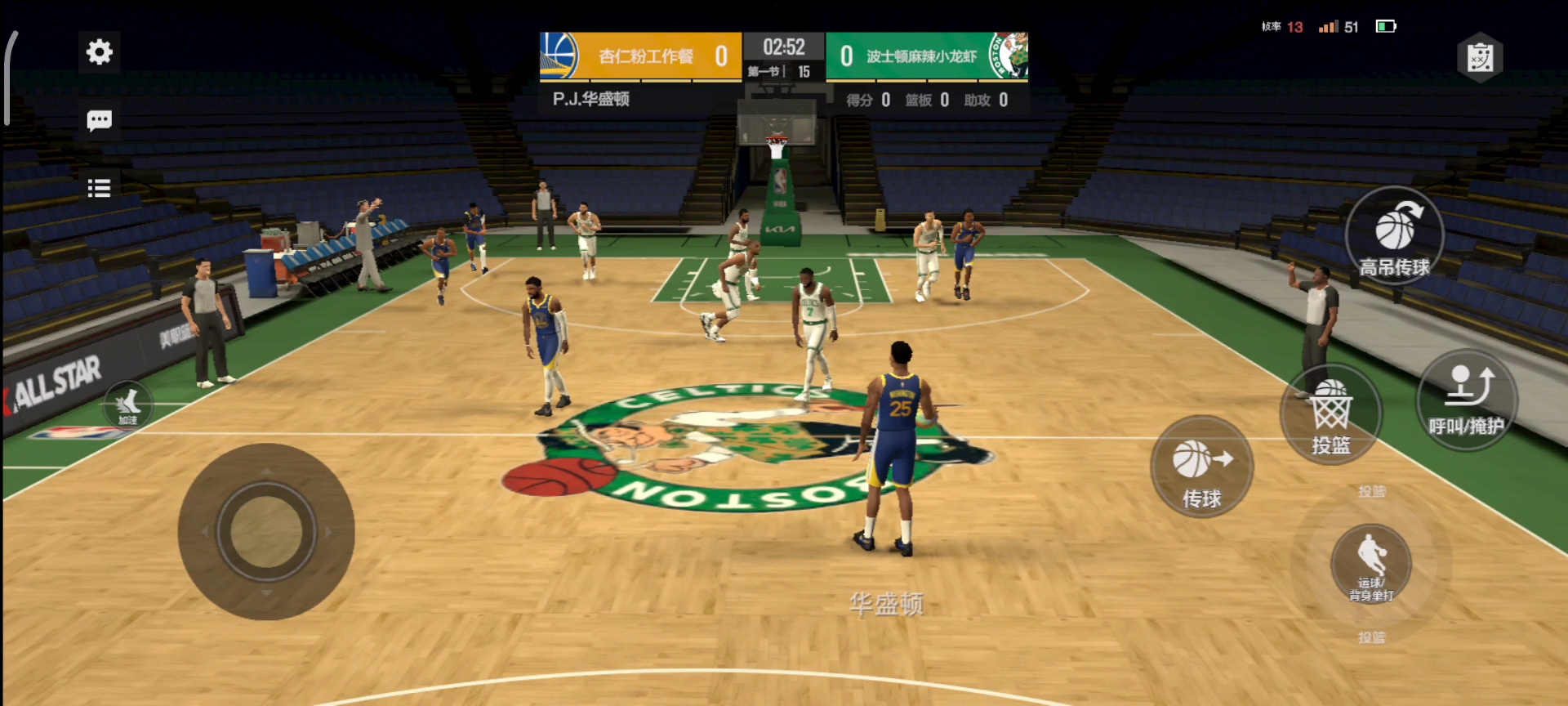1568x706 pixels.
Task: Open the gear settings menu
Action: pyautogui.click(x=99, y=52)
